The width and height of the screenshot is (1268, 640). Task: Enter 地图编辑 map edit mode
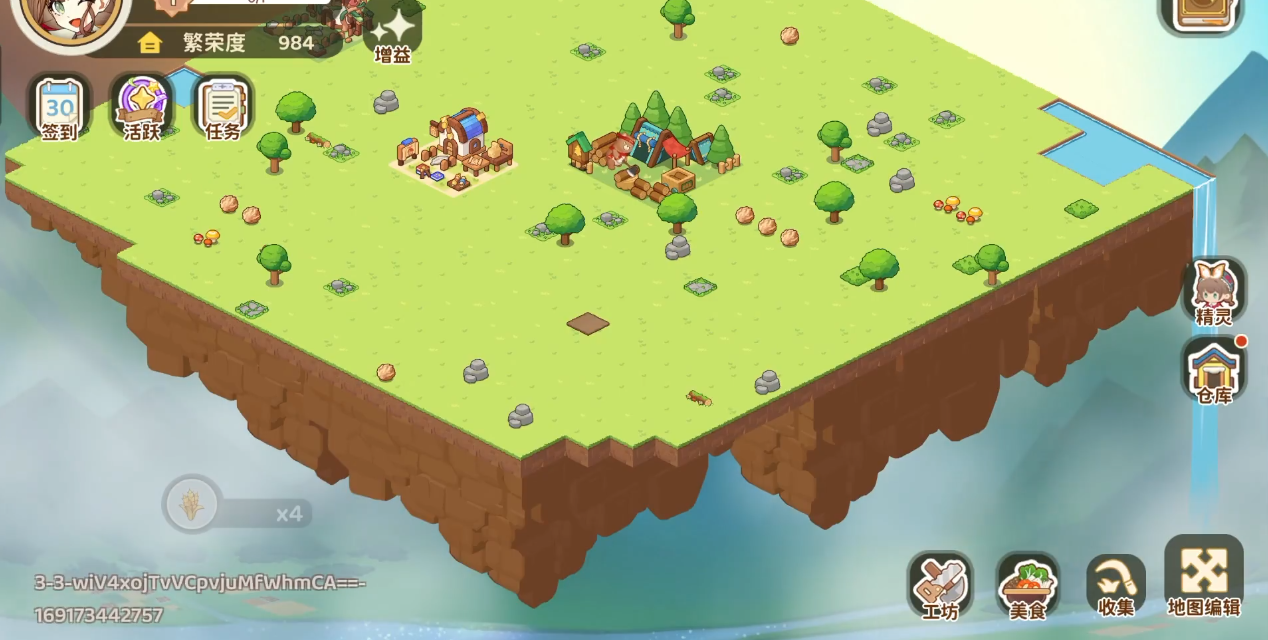click(1204, 577)
